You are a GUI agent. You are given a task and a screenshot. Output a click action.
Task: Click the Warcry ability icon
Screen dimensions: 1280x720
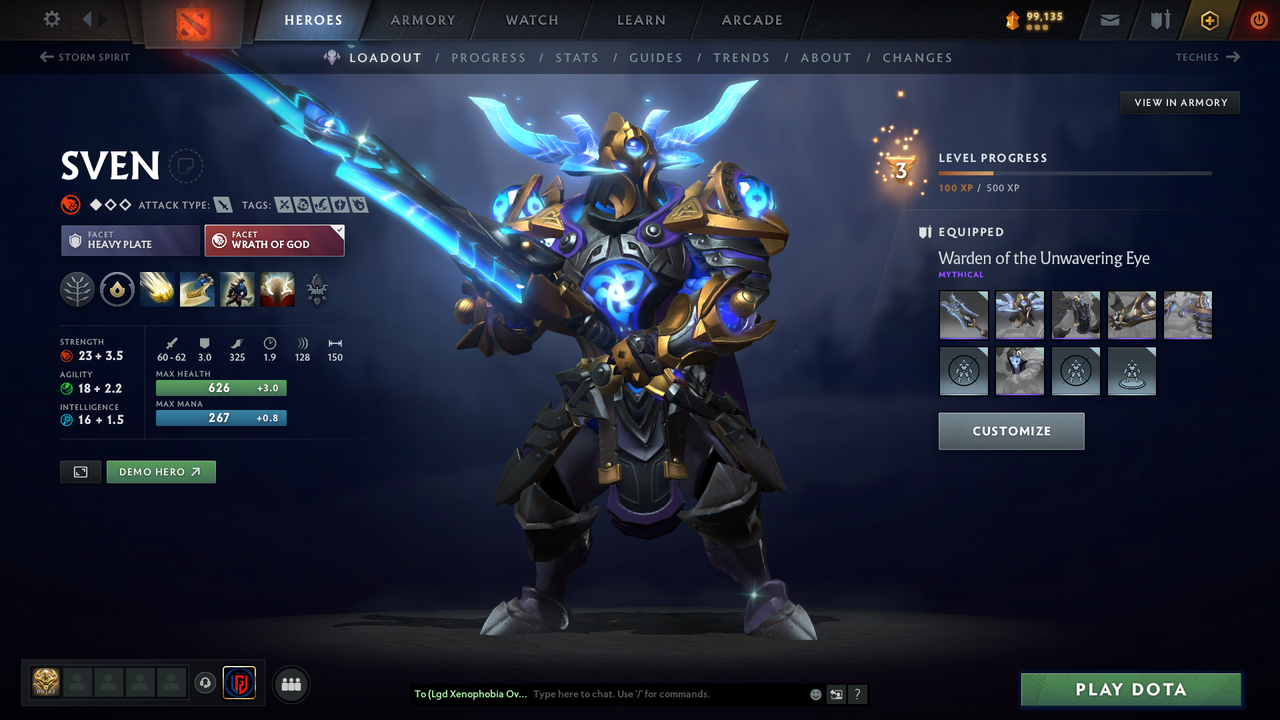(x=237, y=290)
